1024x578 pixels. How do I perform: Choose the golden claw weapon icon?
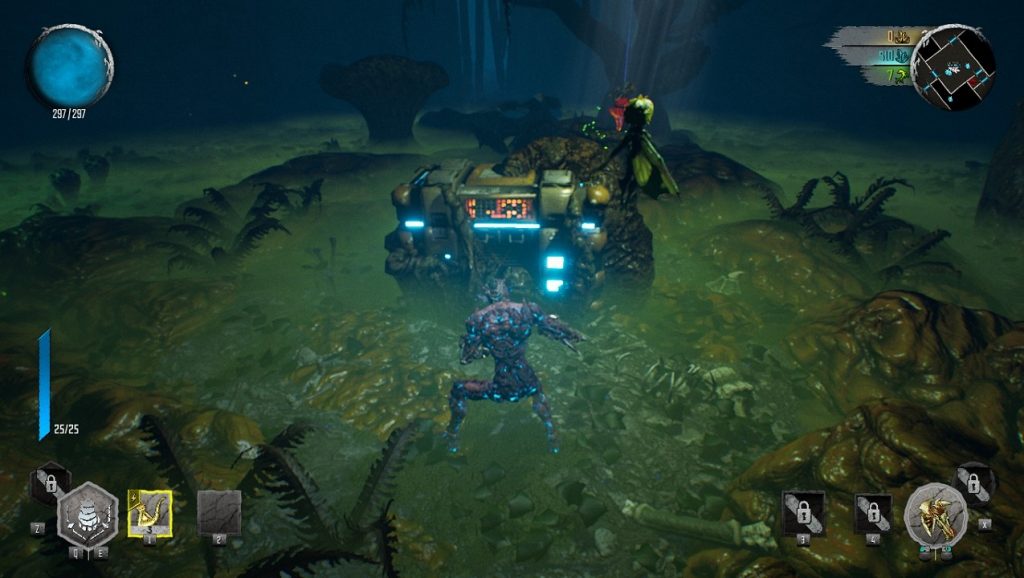(x=935, y=516)
